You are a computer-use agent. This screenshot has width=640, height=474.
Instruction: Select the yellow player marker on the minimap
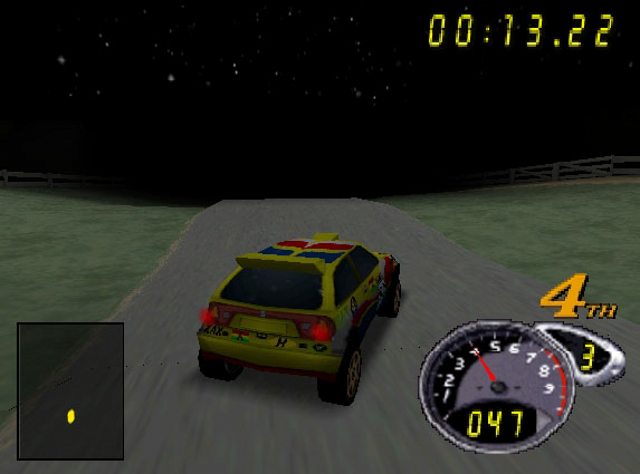[x=71, y=416]
